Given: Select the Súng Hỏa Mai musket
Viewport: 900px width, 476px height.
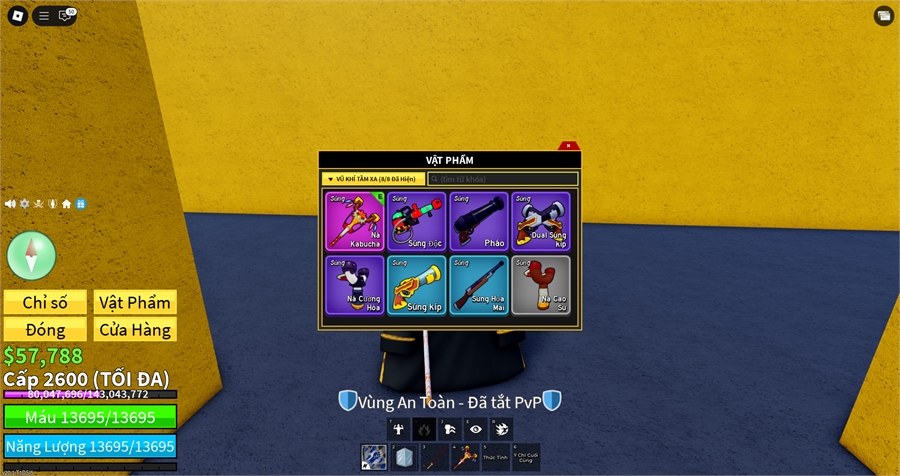Looking at the screenshot, I should (x=479, y=285).
